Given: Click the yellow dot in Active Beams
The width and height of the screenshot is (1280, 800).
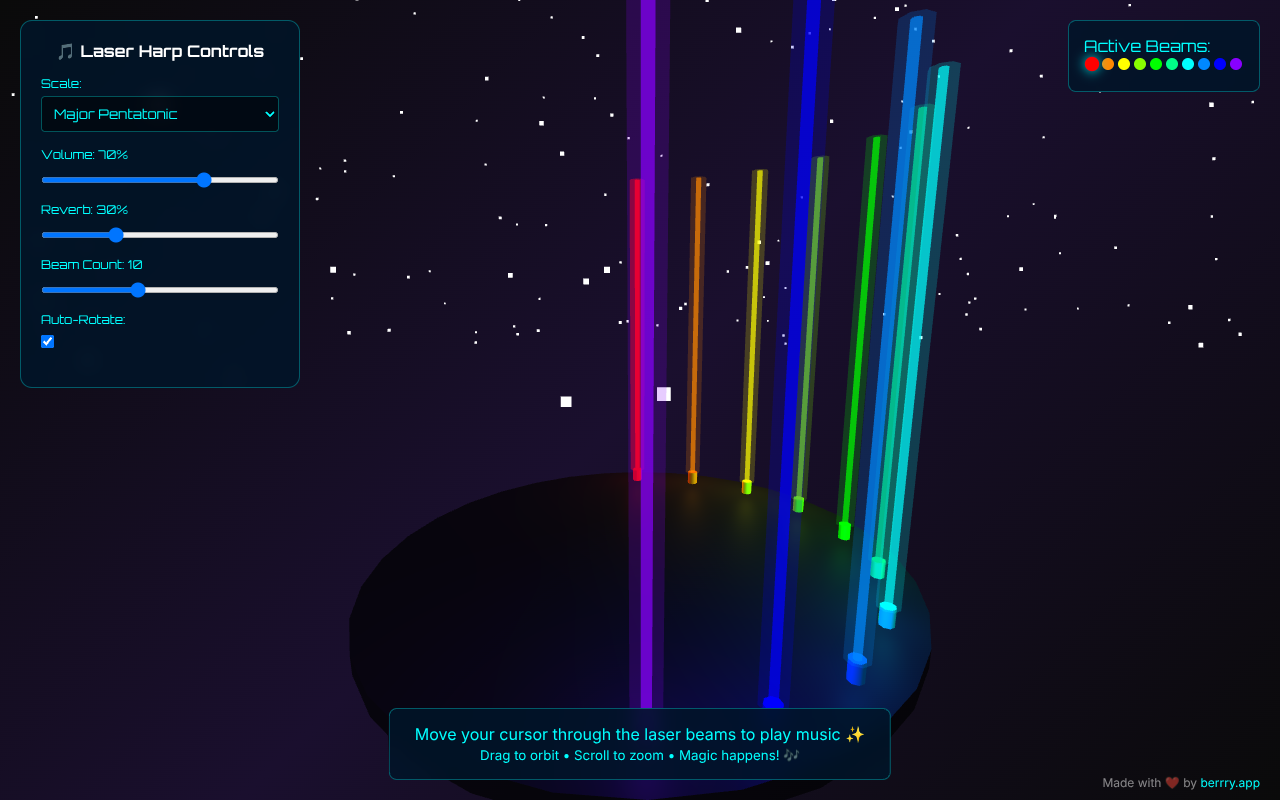Looking at the screenshot, I should tap(1124, 64).
